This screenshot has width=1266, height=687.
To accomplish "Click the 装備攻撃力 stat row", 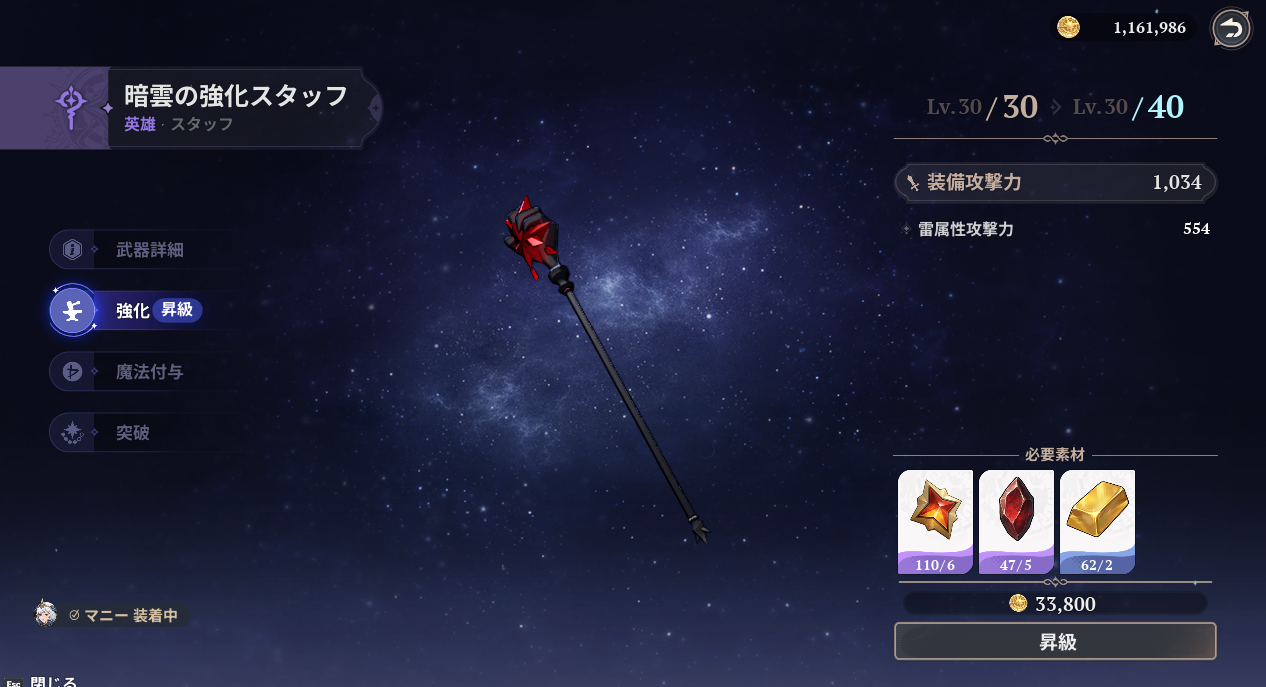I will pyautogui.click(x=1055, y=183).
